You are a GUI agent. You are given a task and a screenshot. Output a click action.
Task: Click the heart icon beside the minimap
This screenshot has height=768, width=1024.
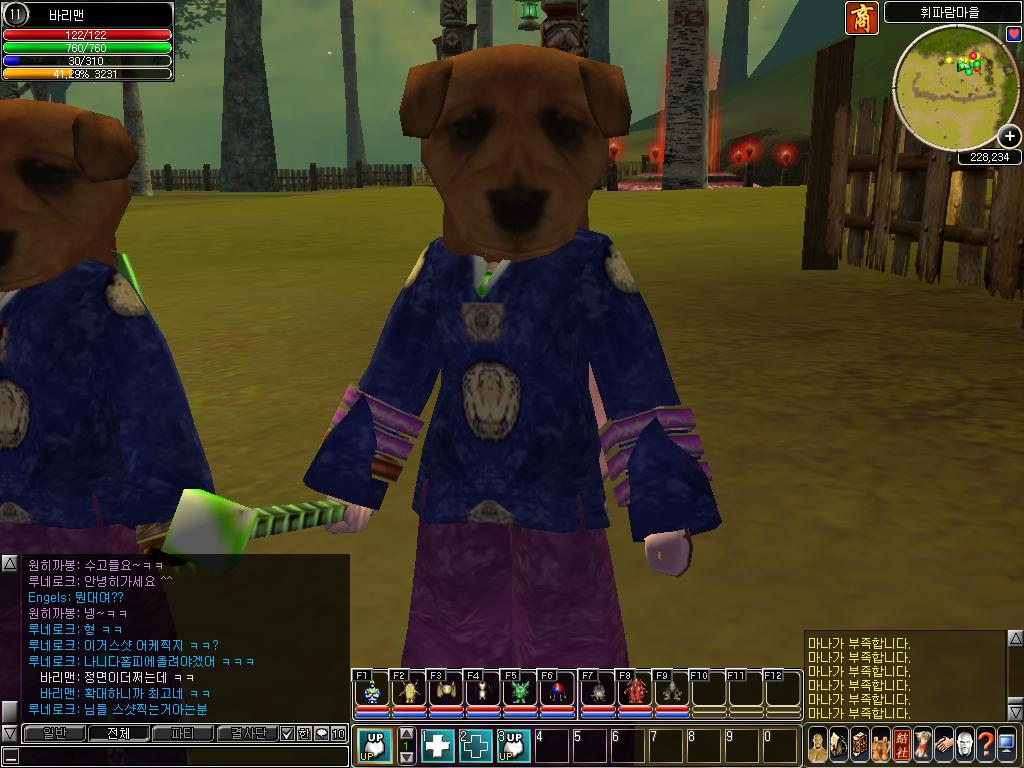coord(1013,34)
